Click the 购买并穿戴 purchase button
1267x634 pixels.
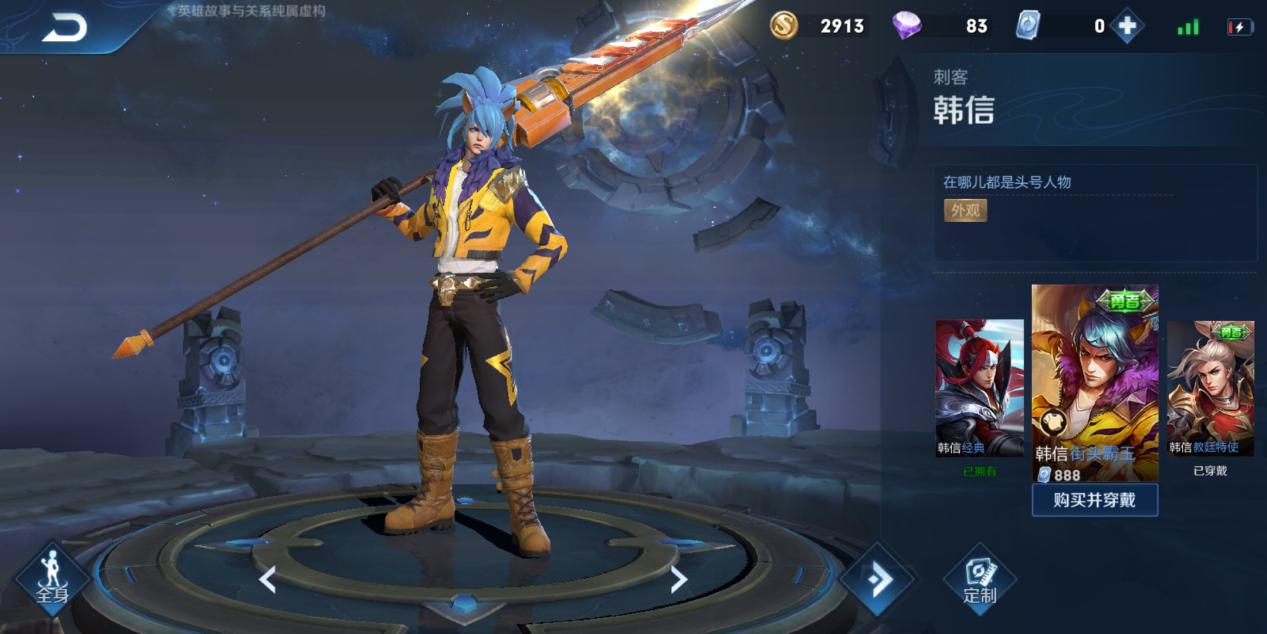point(1094,499)
